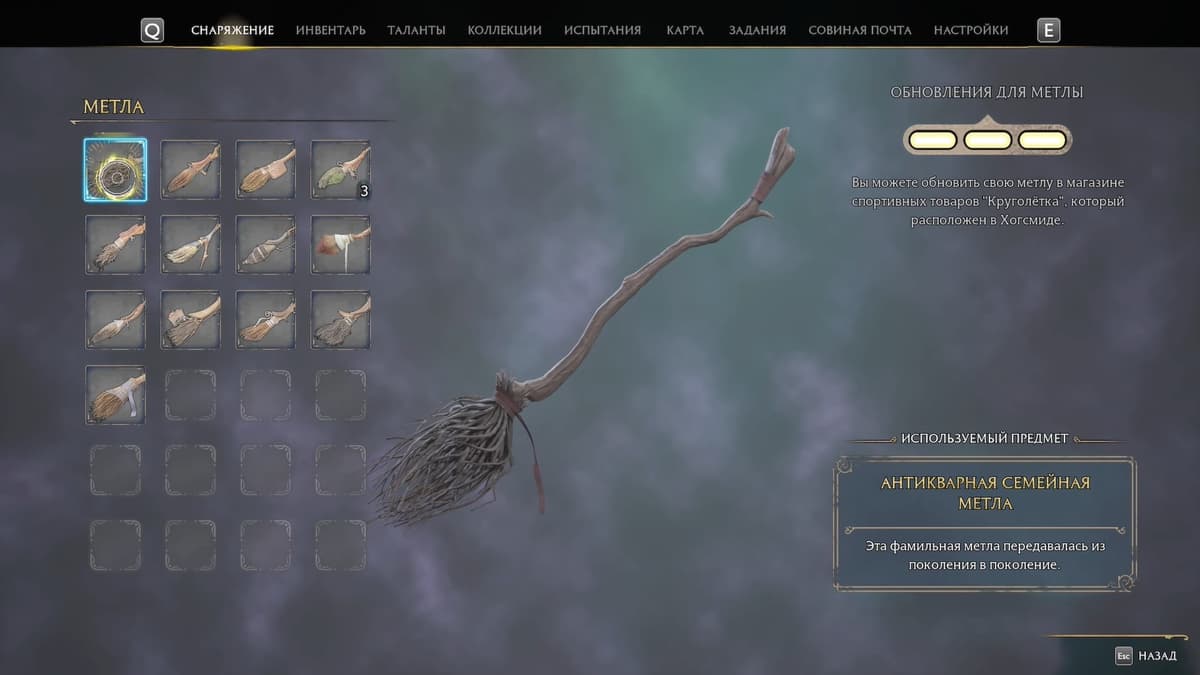Open the СОВИНАЯ ПОЧТА tab
Viewport: 1200px width, 675px height.
tap(859, 30)
